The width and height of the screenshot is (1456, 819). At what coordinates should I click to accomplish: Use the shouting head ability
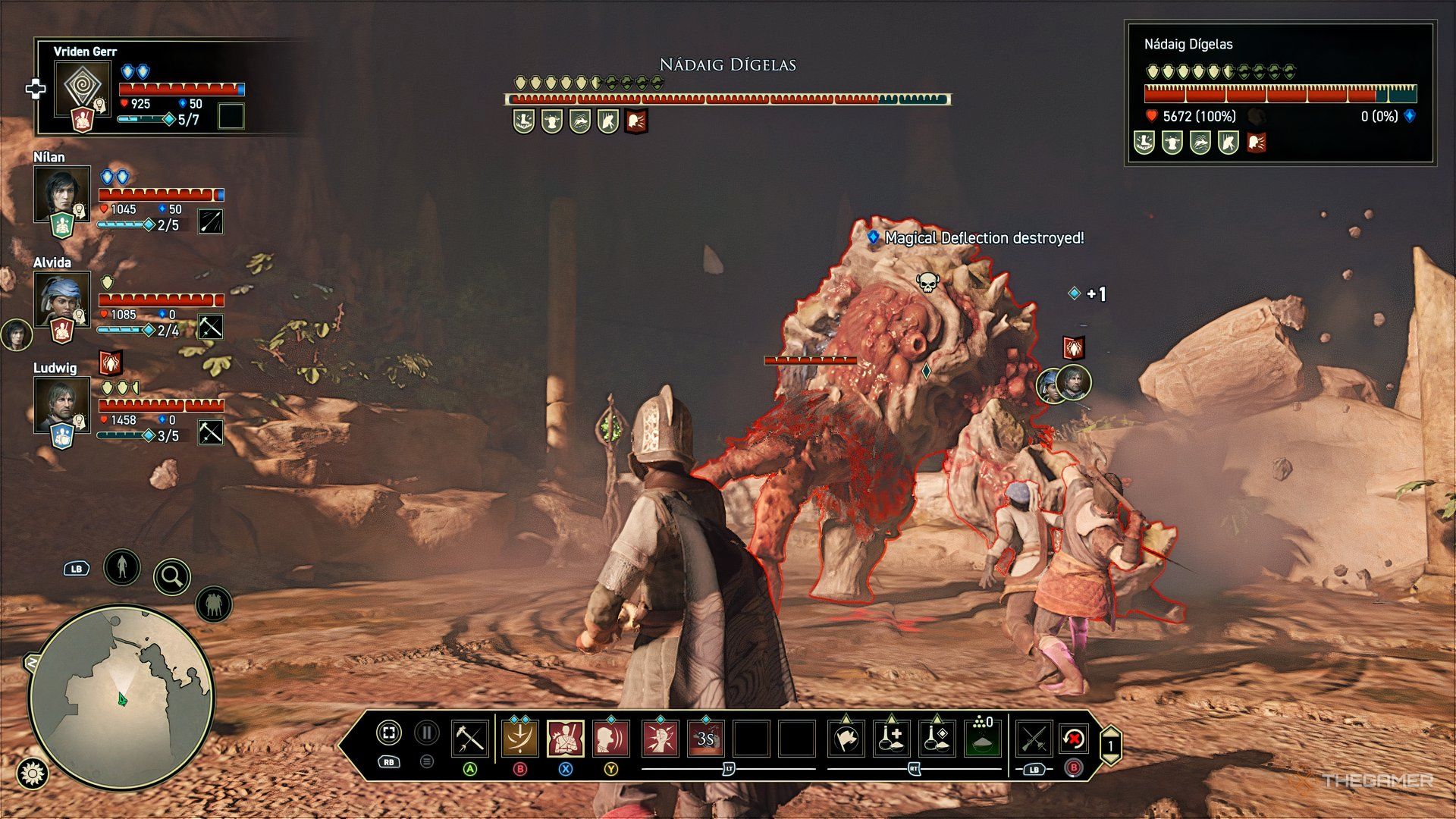tap(611, 738)
